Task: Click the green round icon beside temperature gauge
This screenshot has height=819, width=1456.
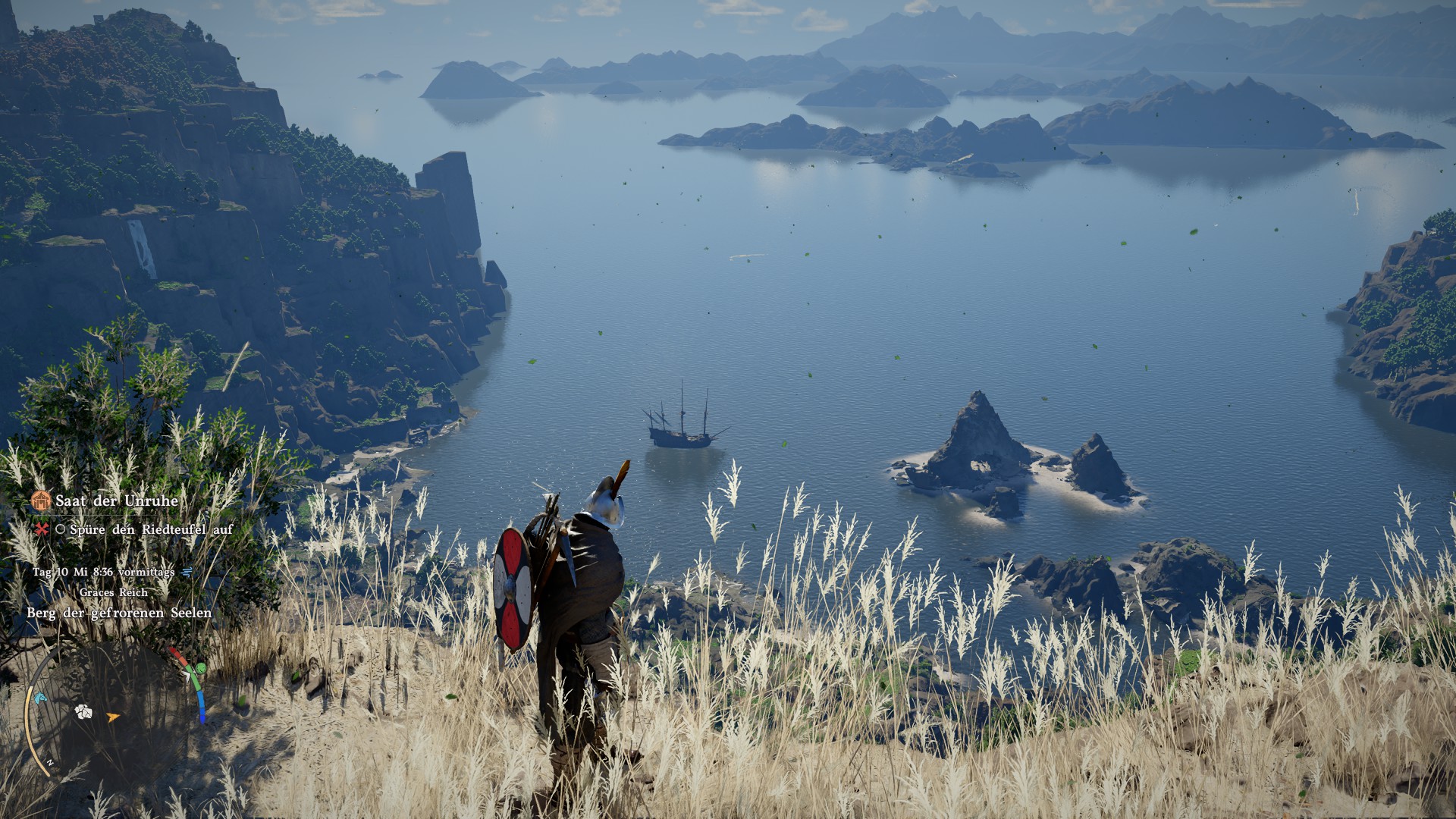Action: coord(200,668)
